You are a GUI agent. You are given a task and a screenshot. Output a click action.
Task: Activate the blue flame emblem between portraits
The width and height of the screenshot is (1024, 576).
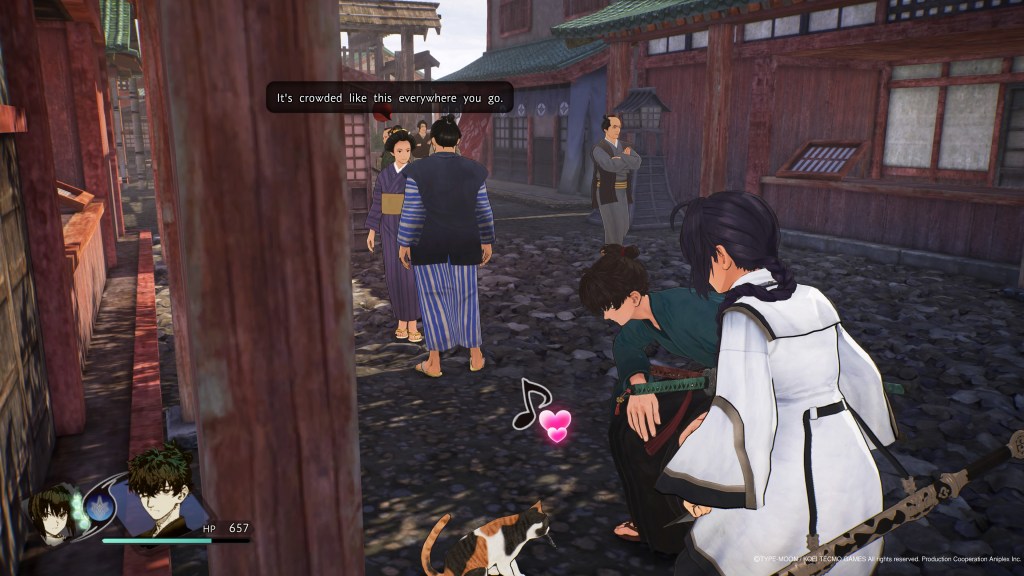pos(100,507)
